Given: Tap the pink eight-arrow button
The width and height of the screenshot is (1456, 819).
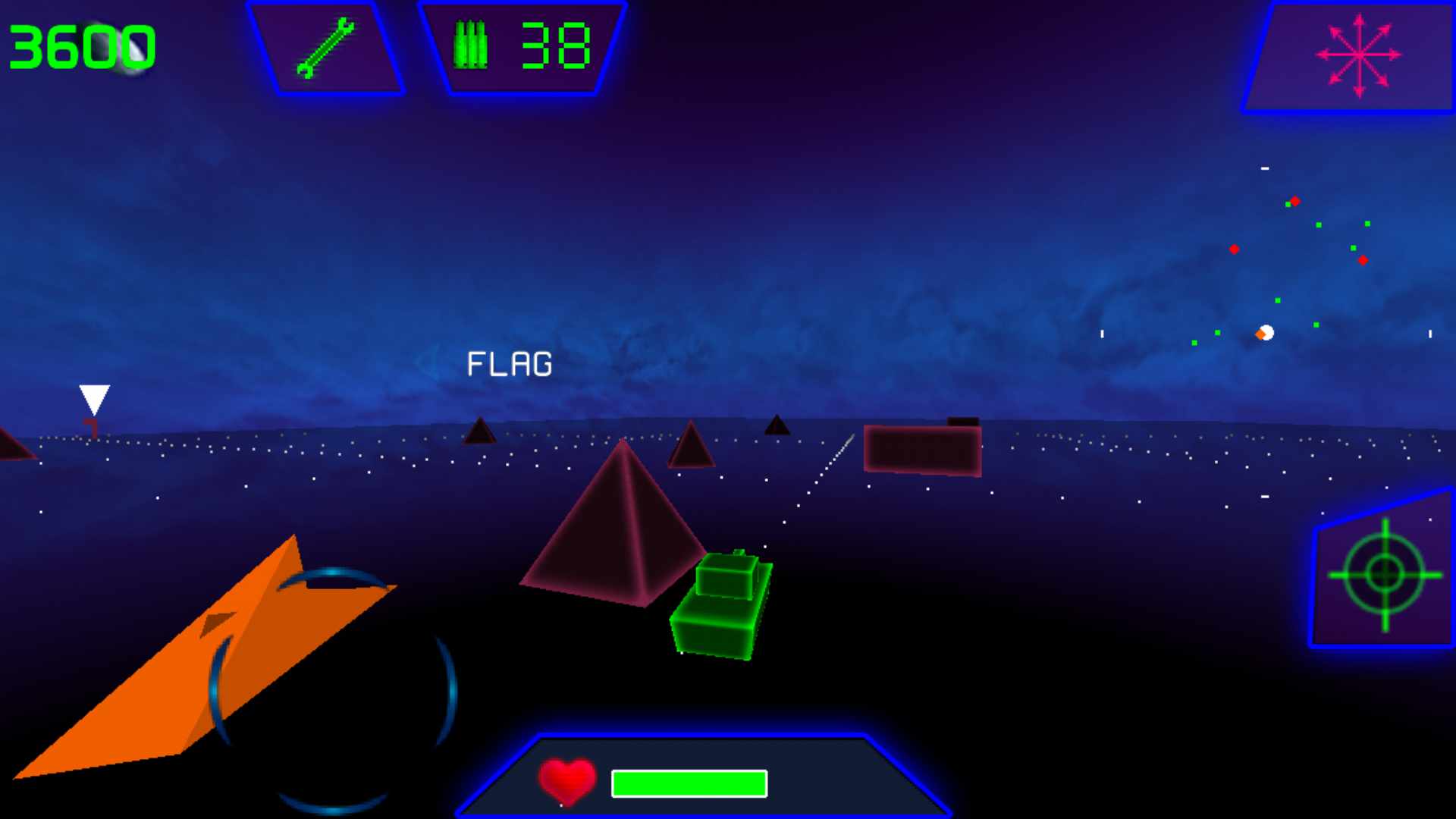Looking at the screenshot, I should coord(1358,55).
